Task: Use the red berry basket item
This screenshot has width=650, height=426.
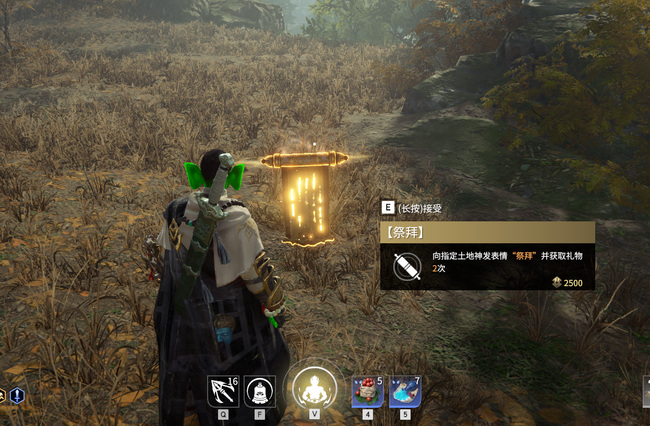Action: coord(367,391)
